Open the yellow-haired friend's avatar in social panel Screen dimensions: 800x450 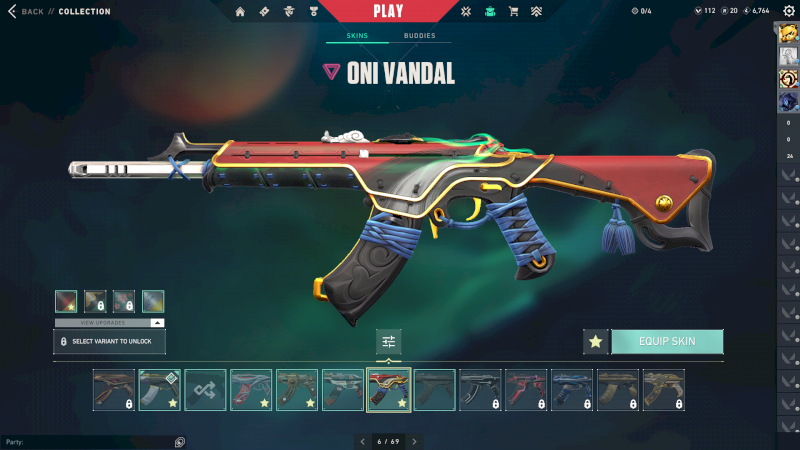[788, 33]
